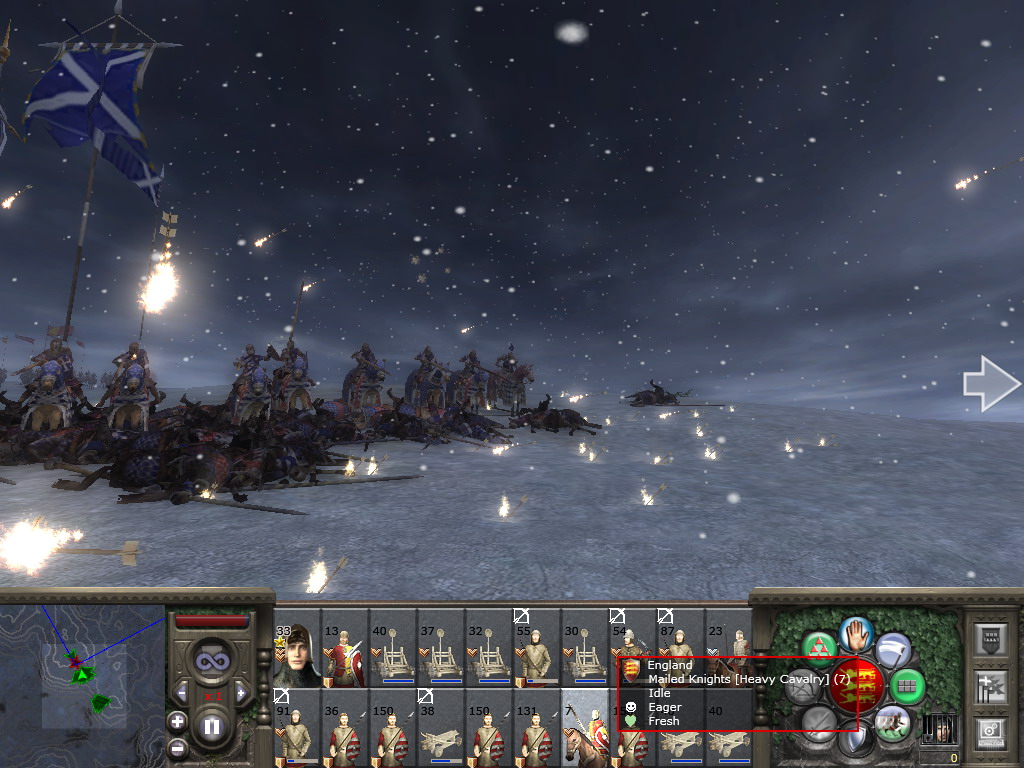
Task: Activate the halt hand button
Action: click(x=856, y=633)
